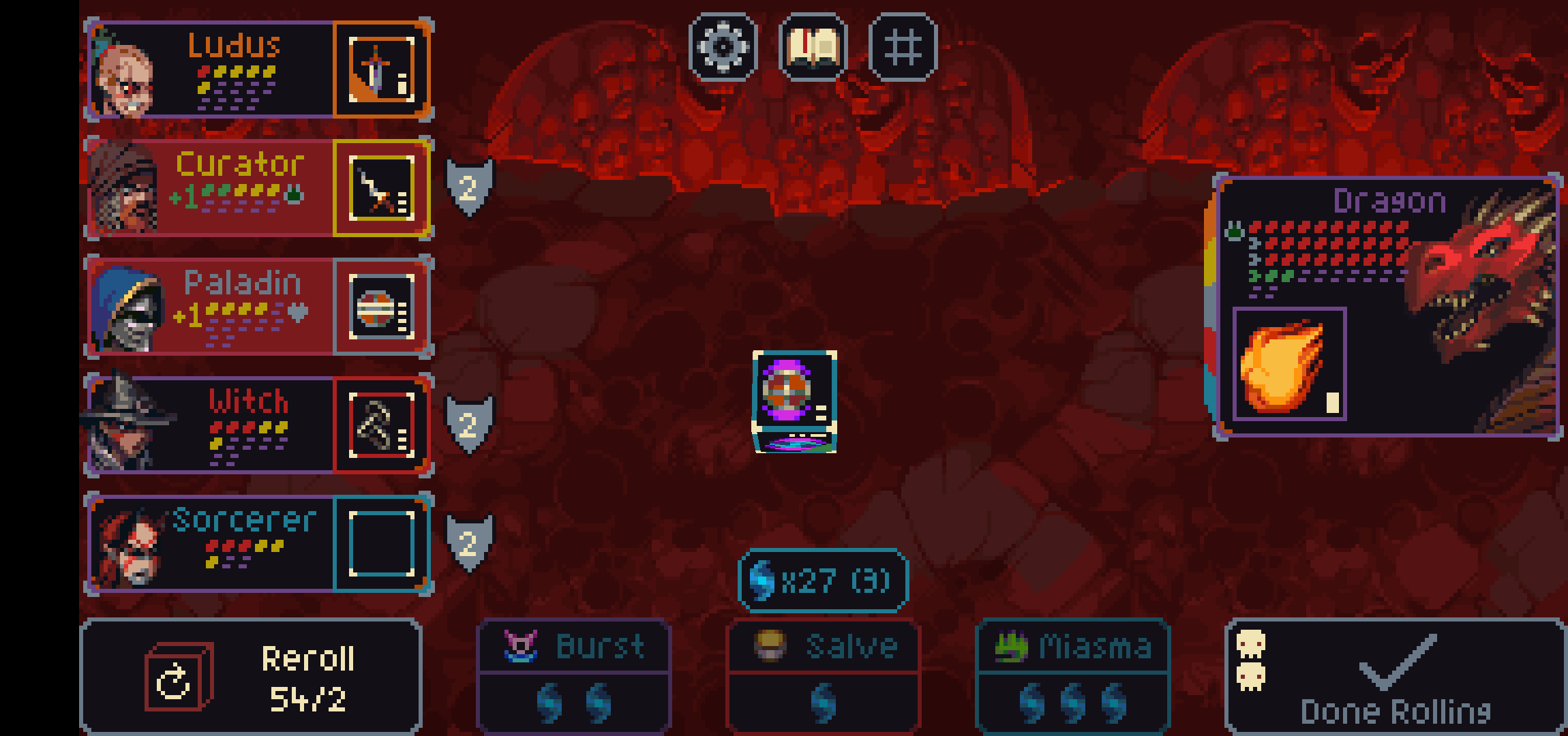Open the book journal
The height and width of the screenshot is (736, 1568).
pyautogui.click(x=813, y=46)
